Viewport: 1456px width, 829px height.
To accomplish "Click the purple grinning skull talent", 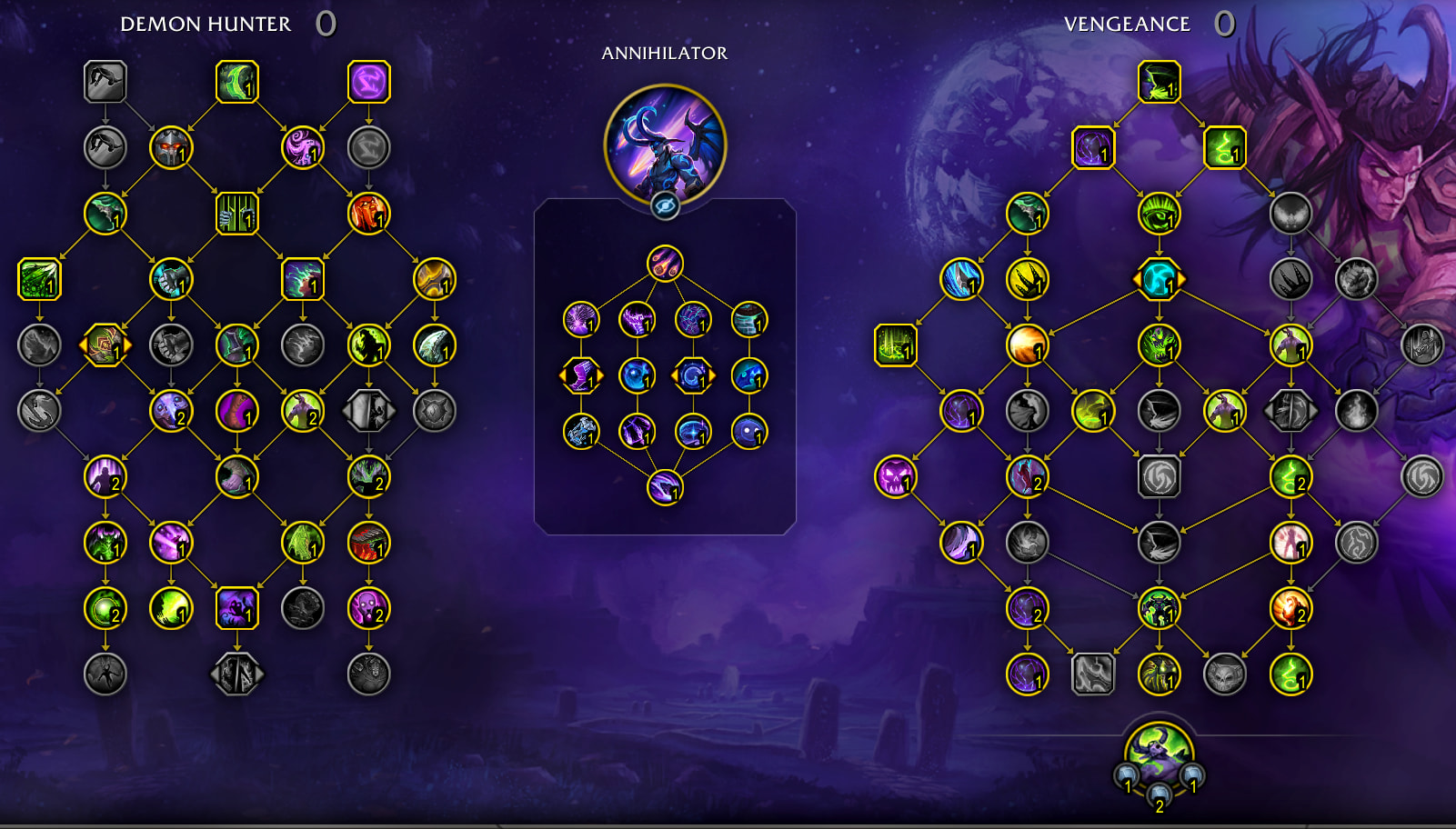I will coord(895,477).
